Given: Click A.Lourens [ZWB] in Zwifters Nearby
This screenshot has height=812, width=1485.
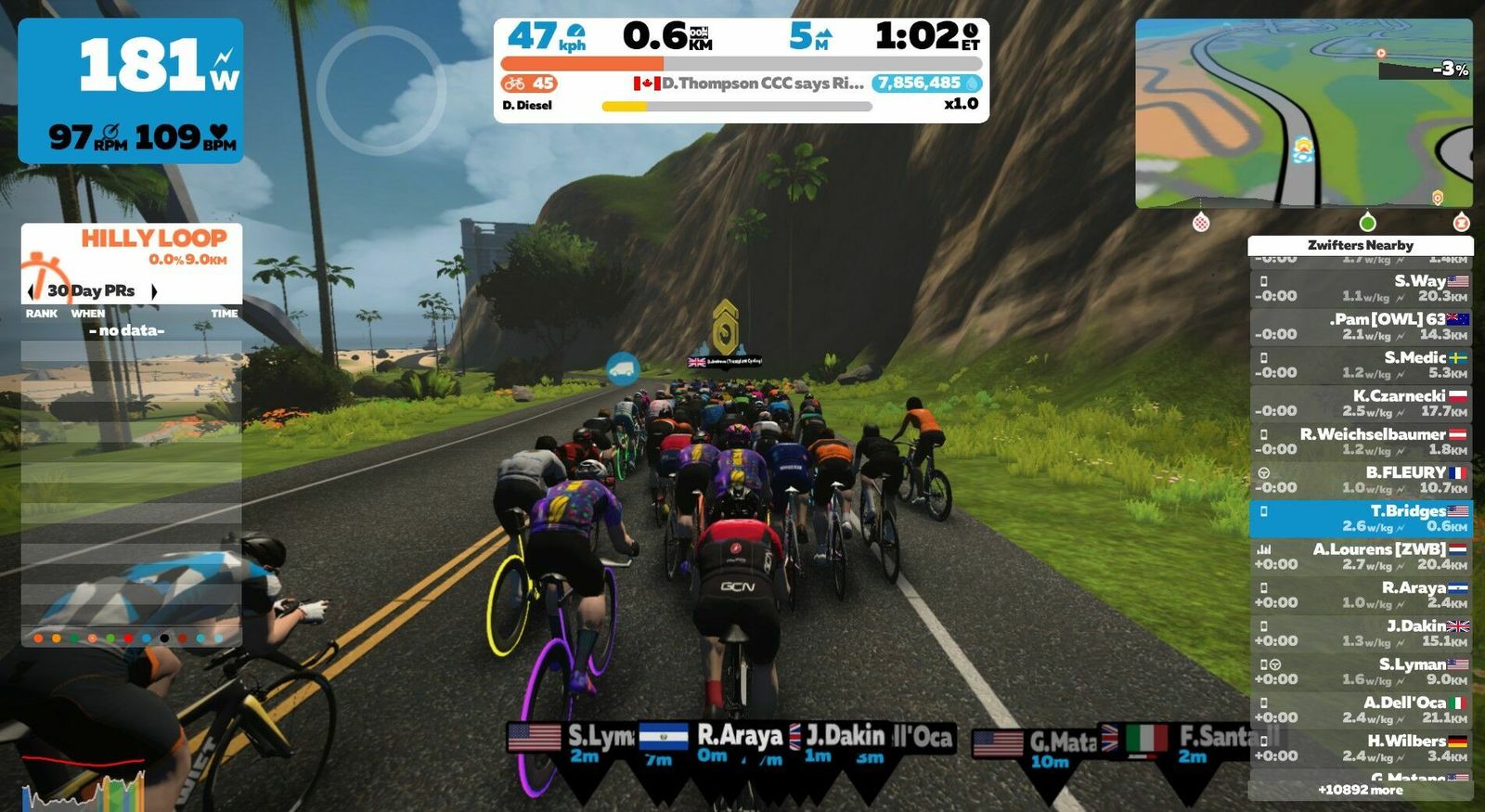Looking at the screenshot, I should click(1360, 557).
